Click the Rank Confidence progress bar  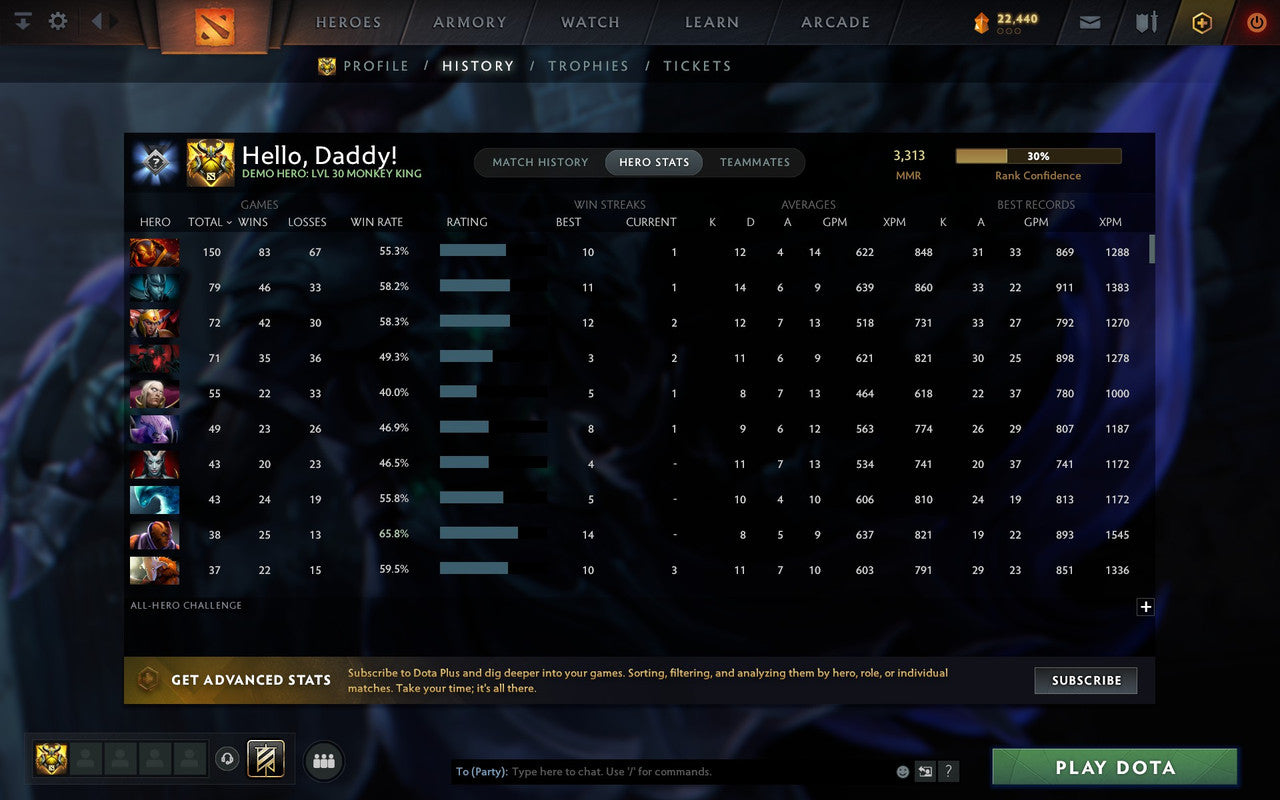[x=1038, y=156]
